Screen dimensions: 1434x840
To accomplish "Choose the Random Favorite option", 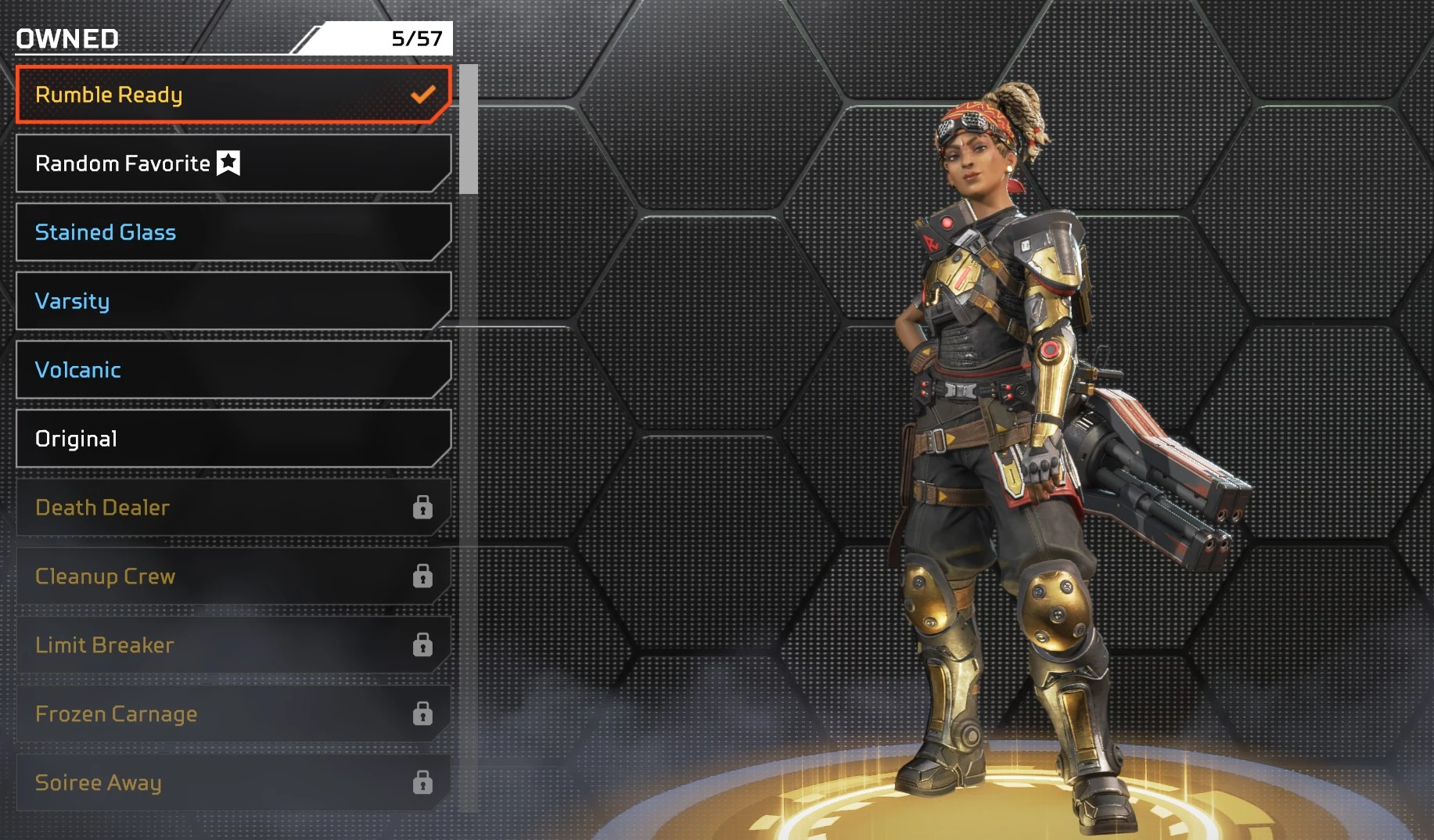I will [233, 163].
